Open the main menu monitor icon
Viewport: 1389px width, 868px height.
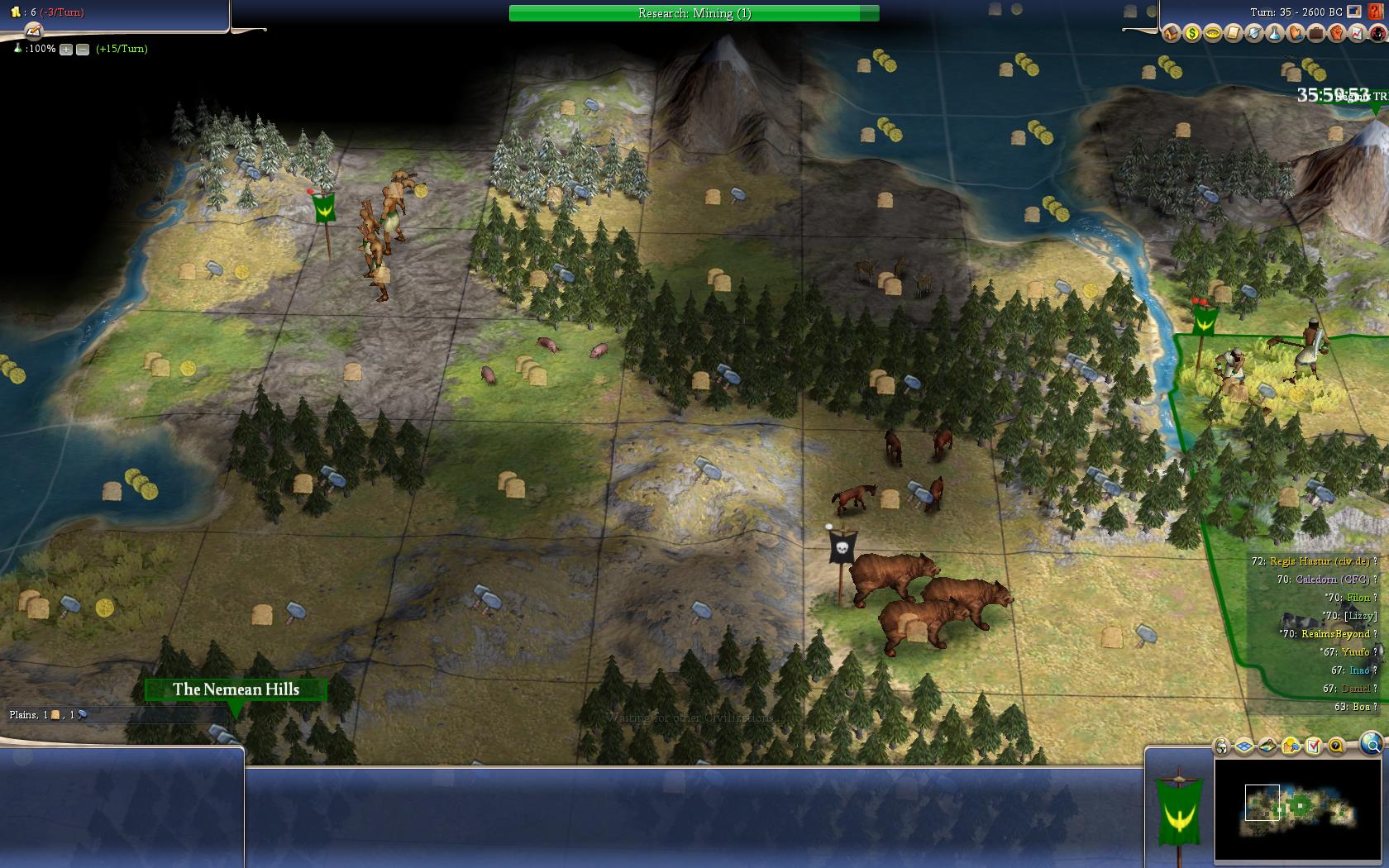point(1353,12)
